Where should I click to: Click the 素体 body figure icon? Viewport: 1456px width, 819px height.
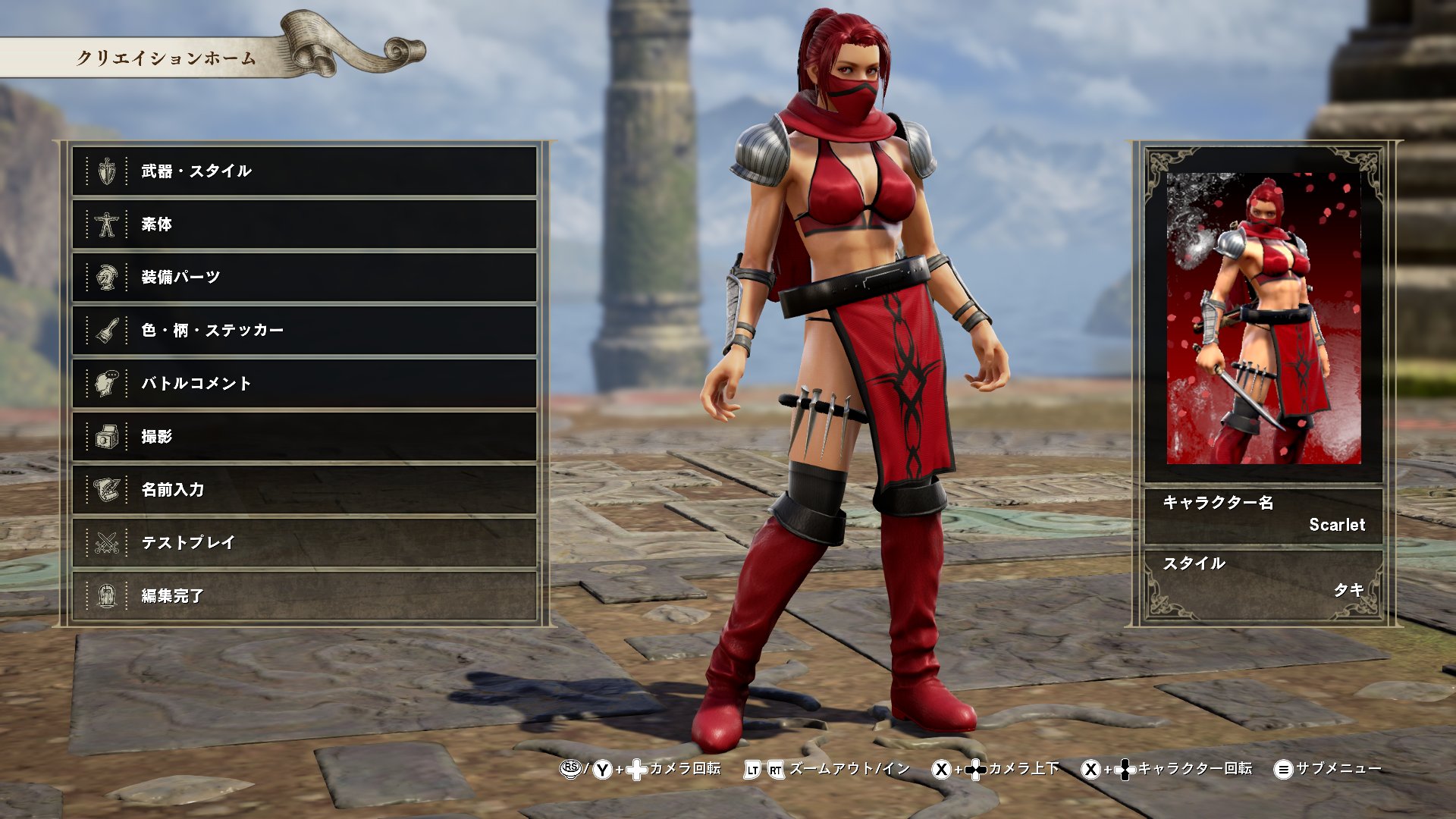(x=106, y=224)
